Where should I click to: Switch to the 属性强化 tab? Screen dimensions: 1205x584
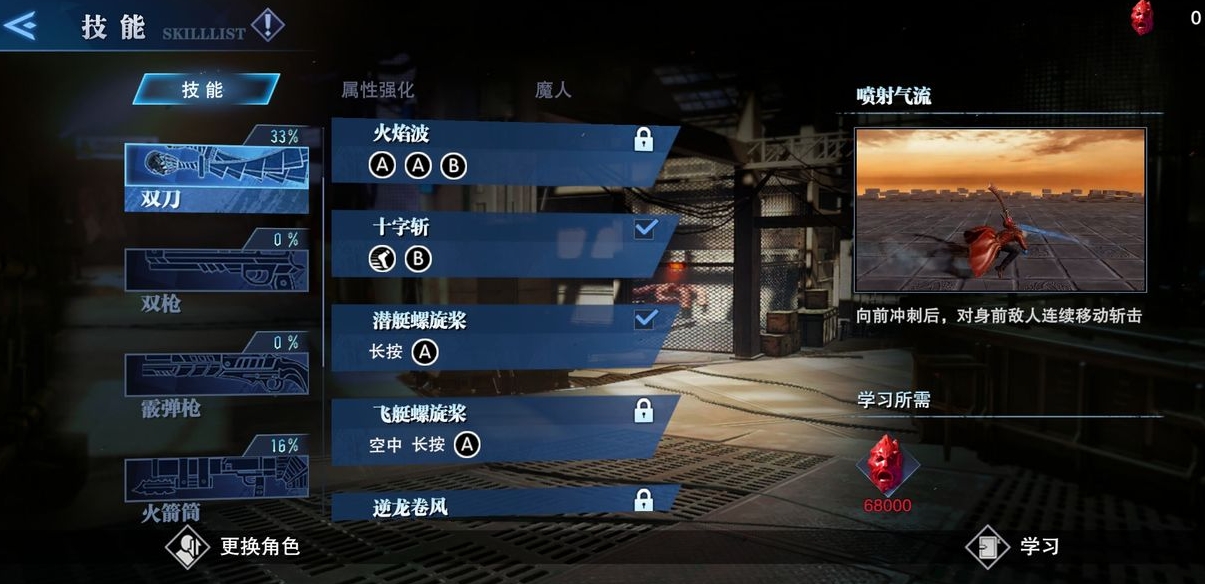(377, 89)
